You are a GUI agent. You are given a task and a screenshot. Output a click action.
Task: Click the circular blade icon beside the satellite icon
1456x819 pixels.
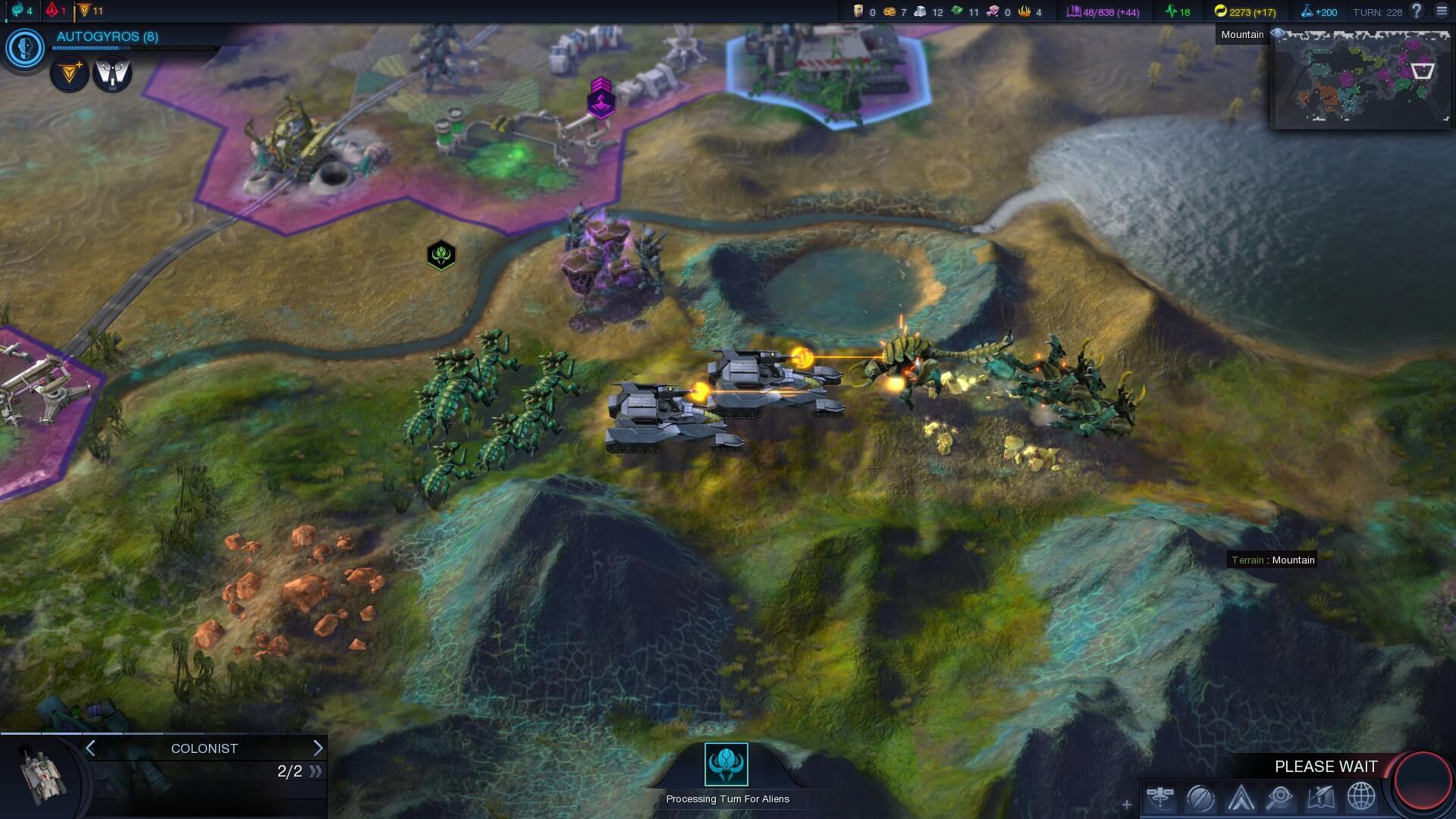point(1200,798)
